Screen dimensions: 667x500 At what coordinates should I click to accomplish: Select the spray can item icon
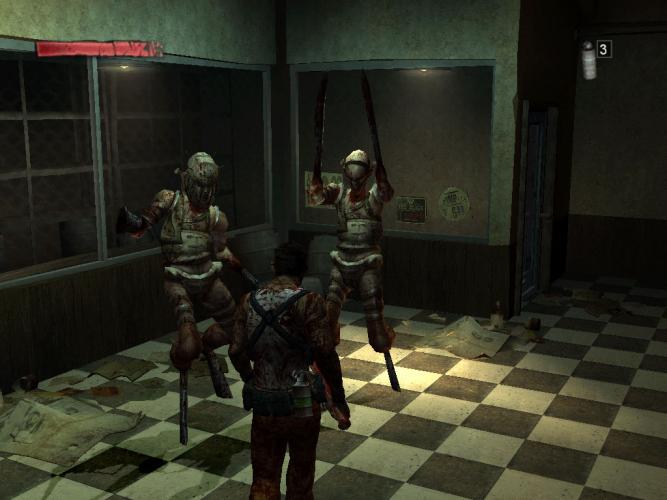coord(588,60)
